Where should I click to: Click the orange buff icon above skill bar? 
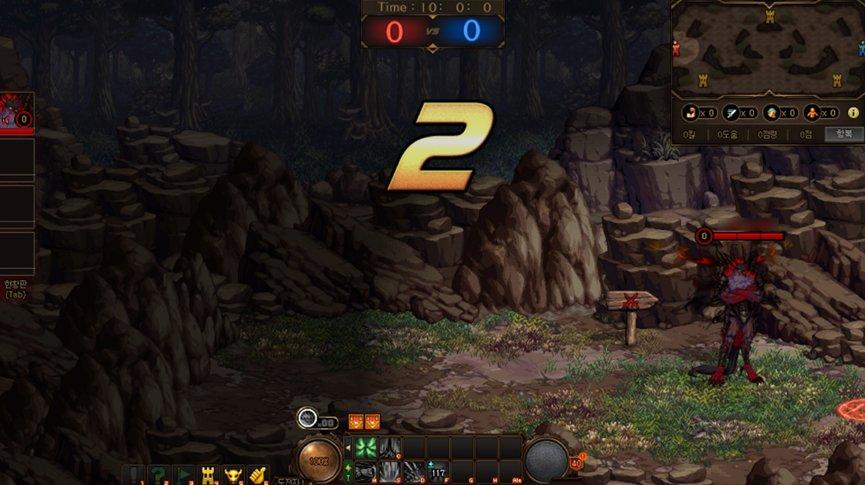click(356, 422)
